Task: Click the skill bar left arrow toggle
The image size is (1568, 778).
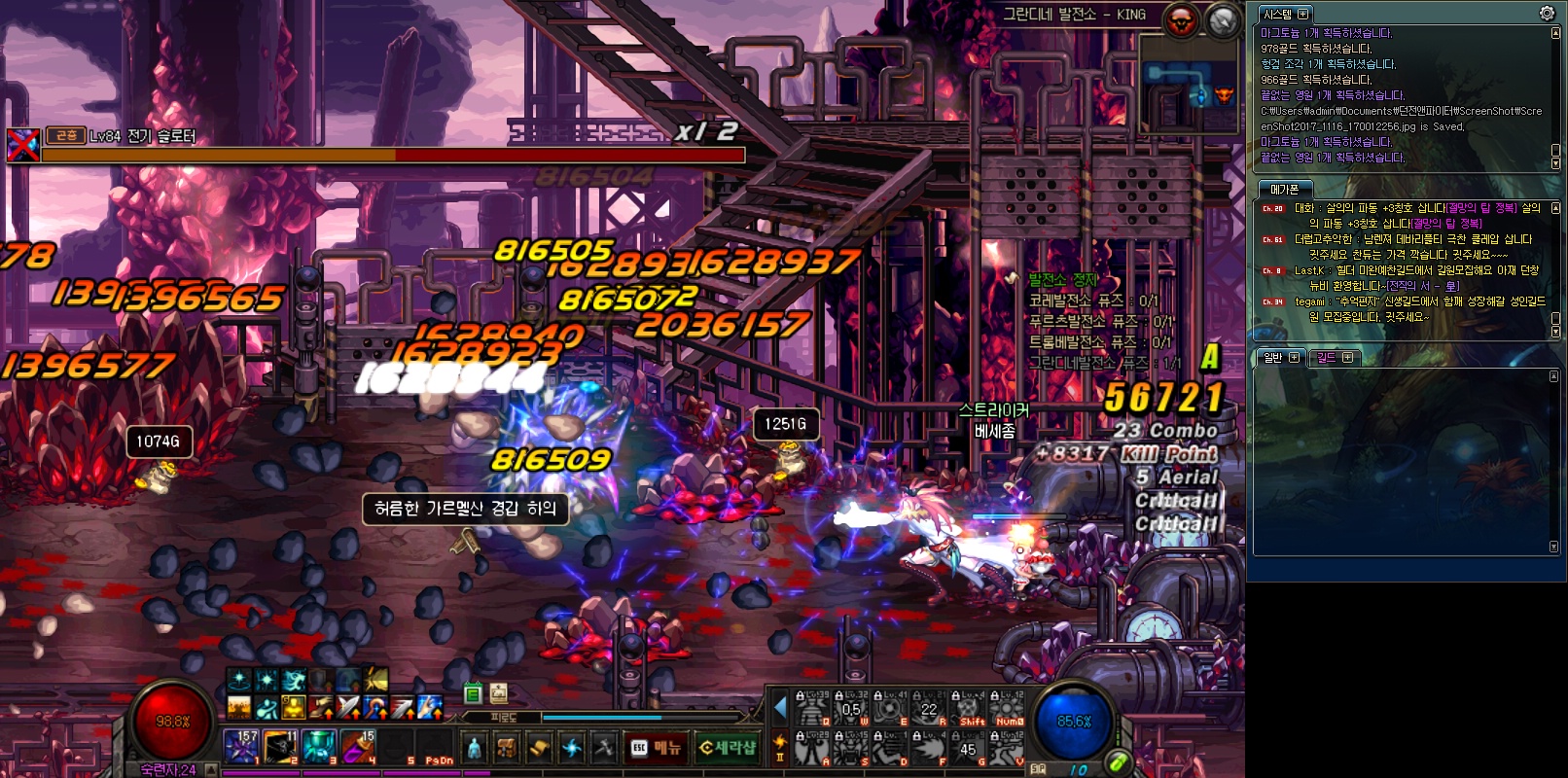Action: pyautogui.click(x=780, y=709)
